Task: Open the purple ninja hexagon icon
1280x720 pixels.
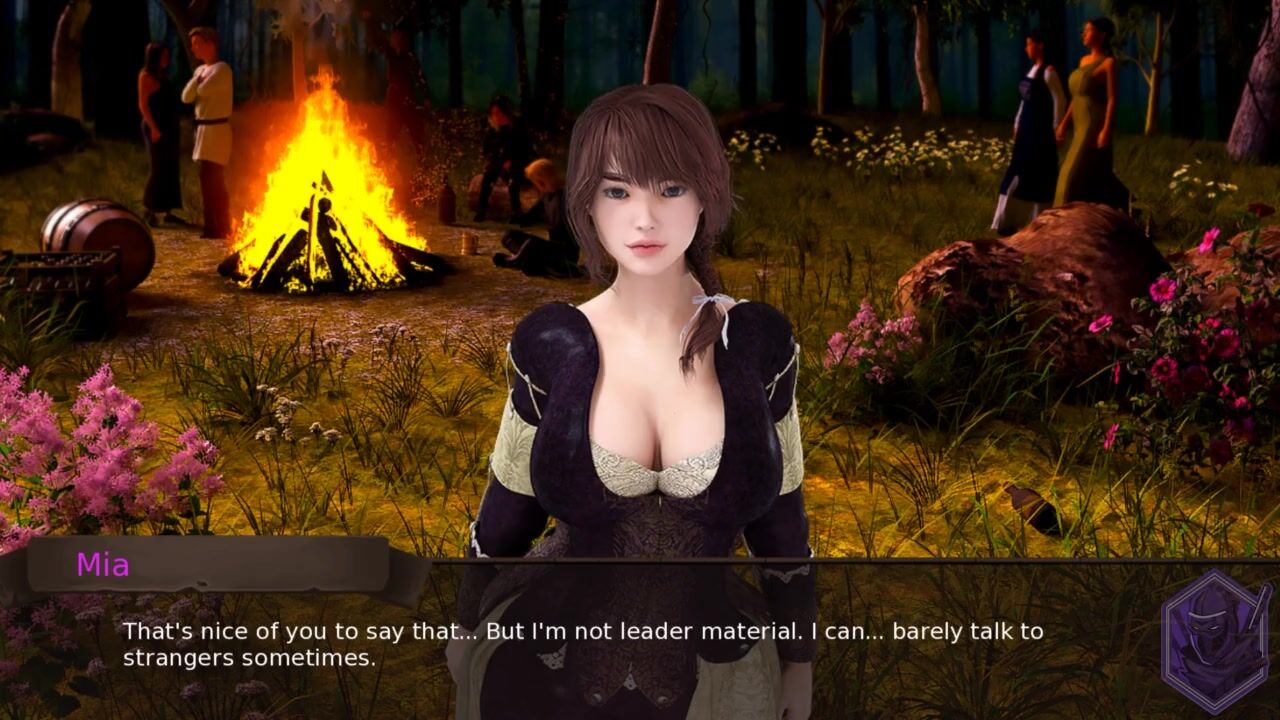Action: 1215,641
